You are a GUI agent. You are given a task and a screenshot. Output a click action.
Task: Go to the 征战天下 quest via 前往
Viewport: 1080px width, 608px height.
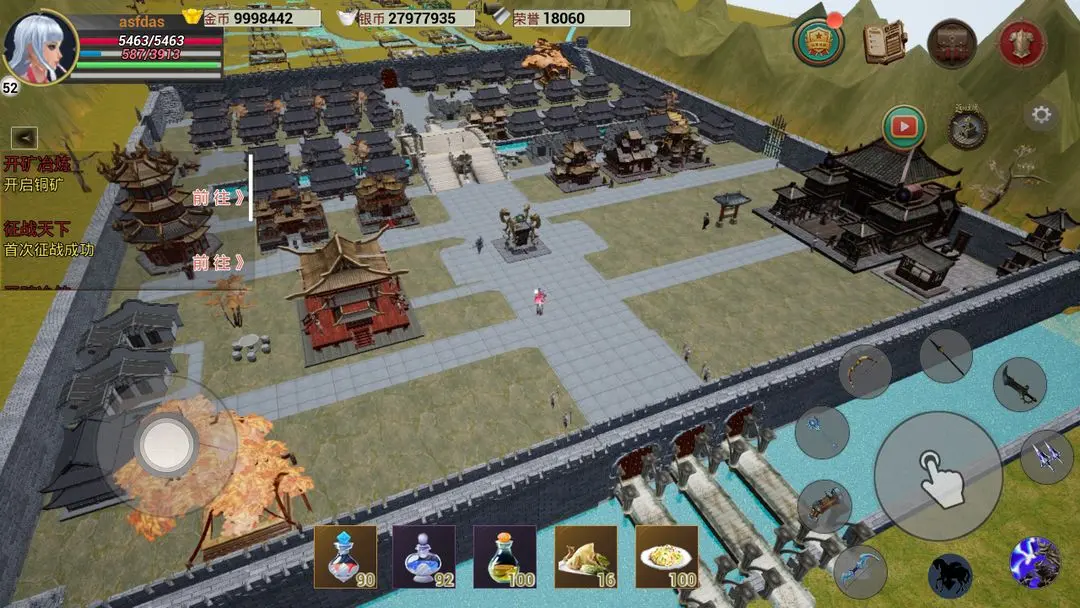pyautogui.click(x=219, y=263)
